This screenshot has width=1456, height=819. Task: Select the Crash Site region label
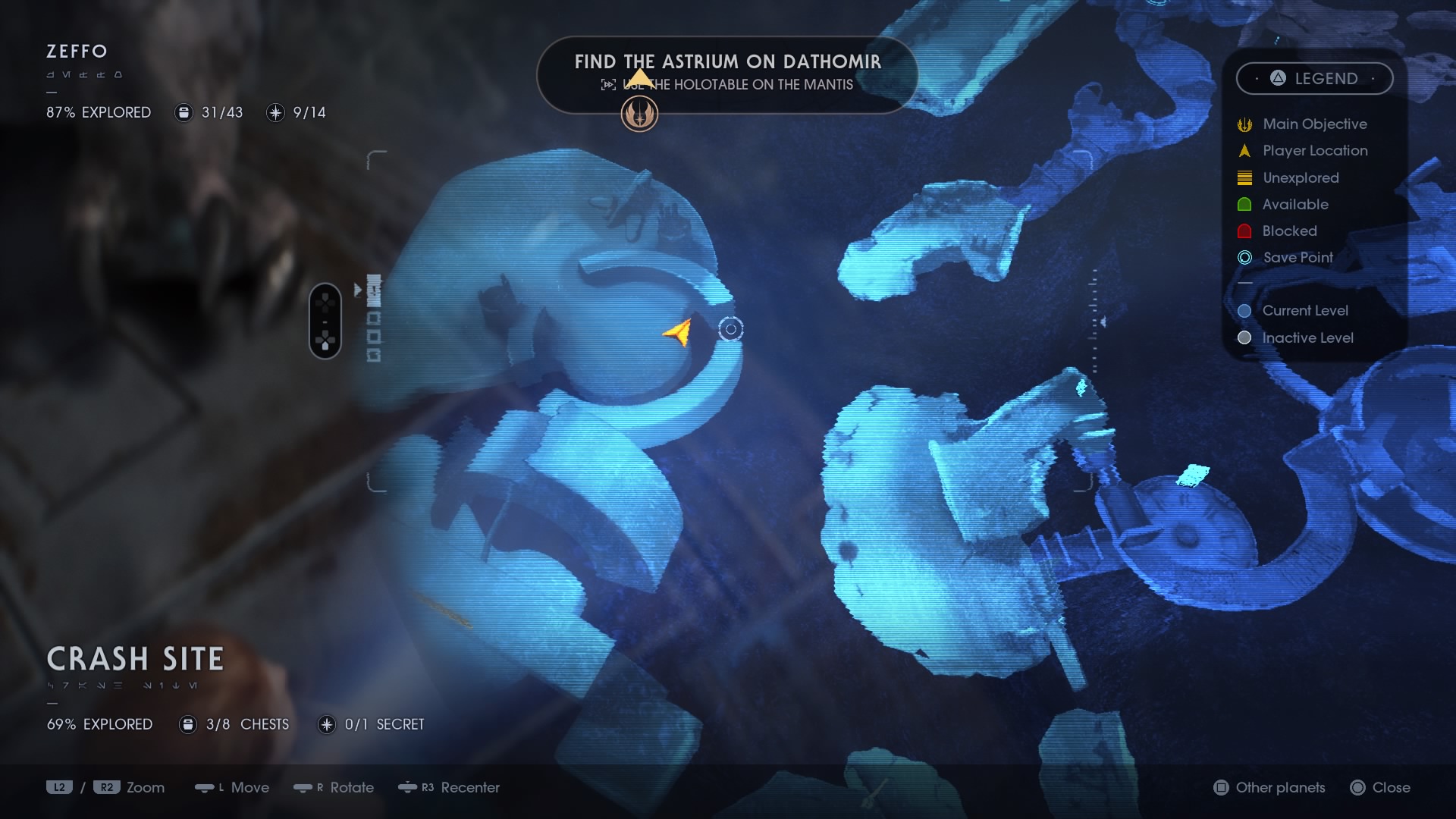[135, 659]
